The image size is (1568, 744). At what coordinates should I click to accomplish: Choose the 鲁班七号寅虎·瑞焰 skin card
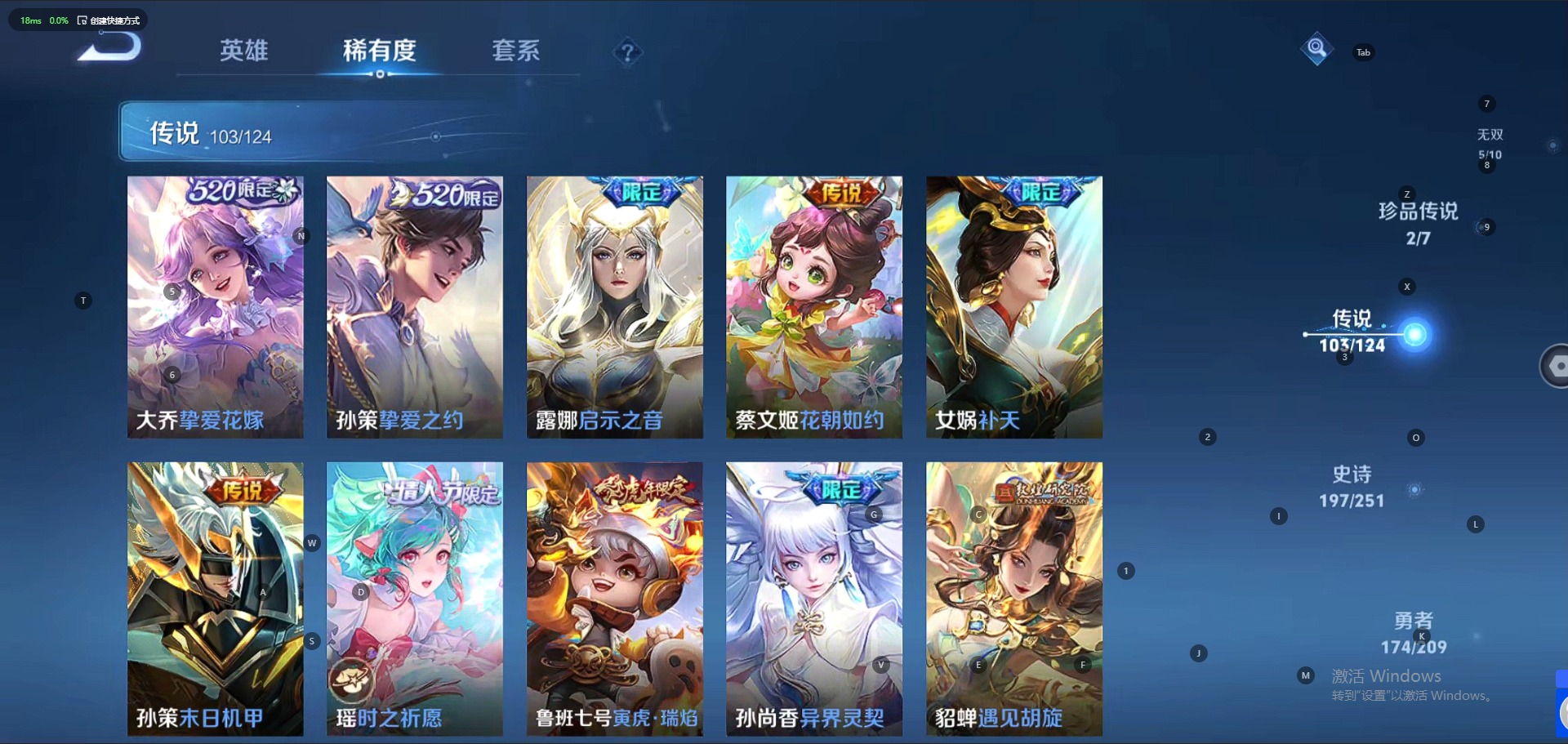click(615, 599)
